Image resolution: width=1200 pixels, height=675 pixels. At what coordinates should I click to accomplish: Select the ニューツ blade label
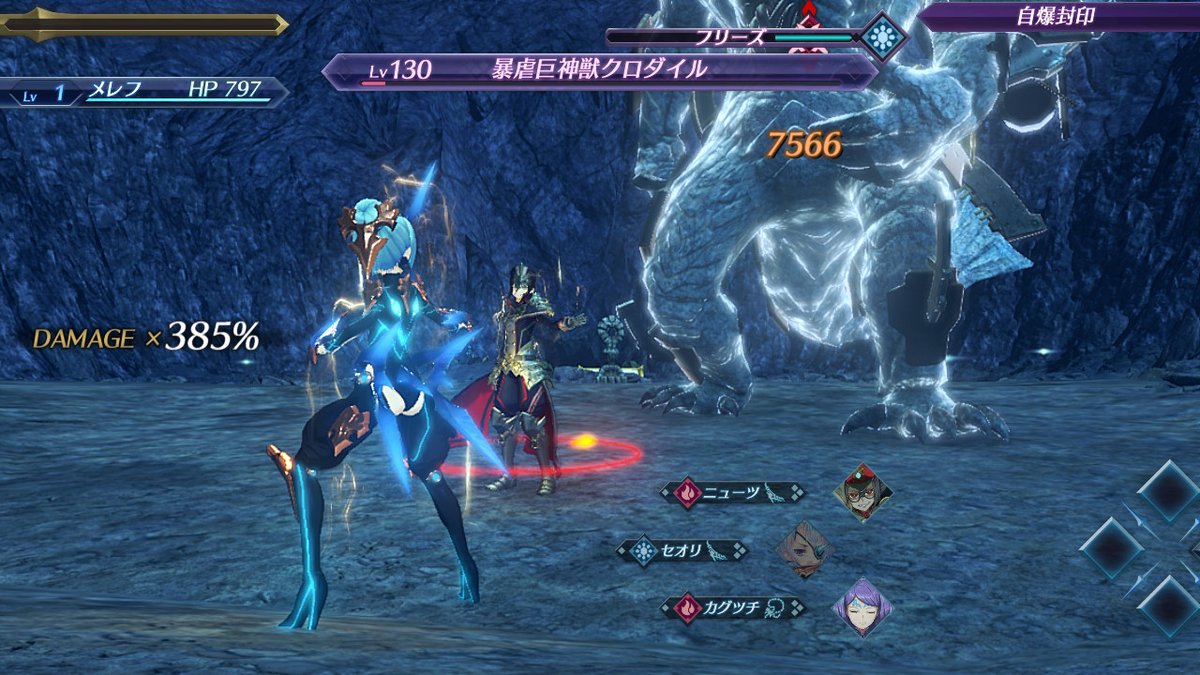pyautogui.click(x=733, y=492)
